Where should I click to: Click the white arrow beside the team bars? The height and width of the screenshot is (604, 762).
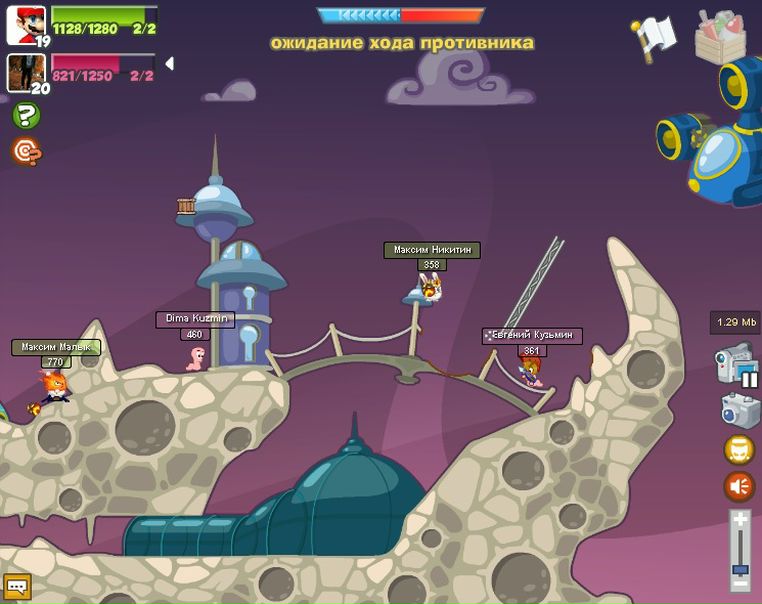[169, 64]
